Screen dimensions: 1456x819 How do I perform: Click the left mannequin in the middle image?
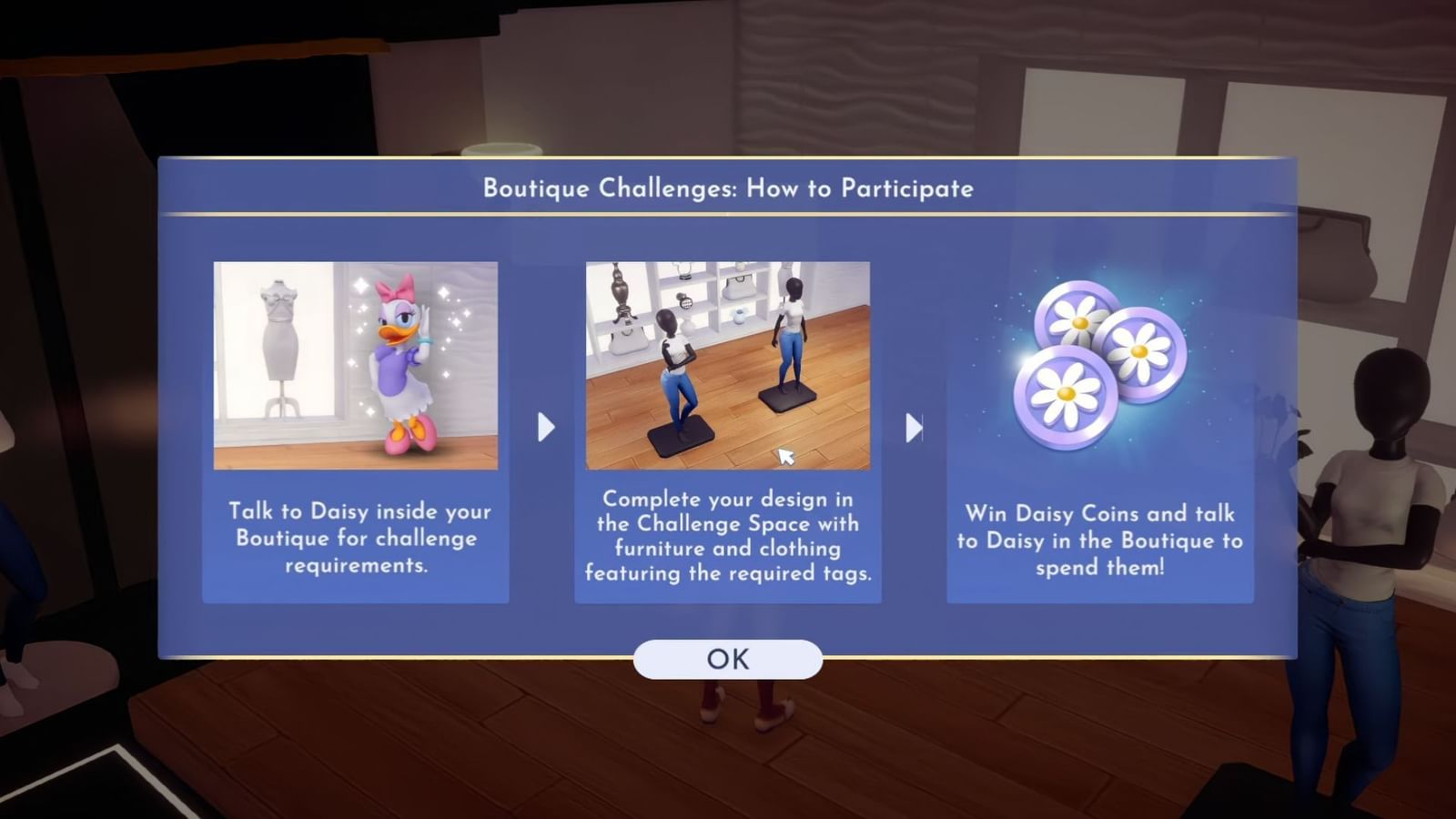pyautogui.click(x=676, y=364)
